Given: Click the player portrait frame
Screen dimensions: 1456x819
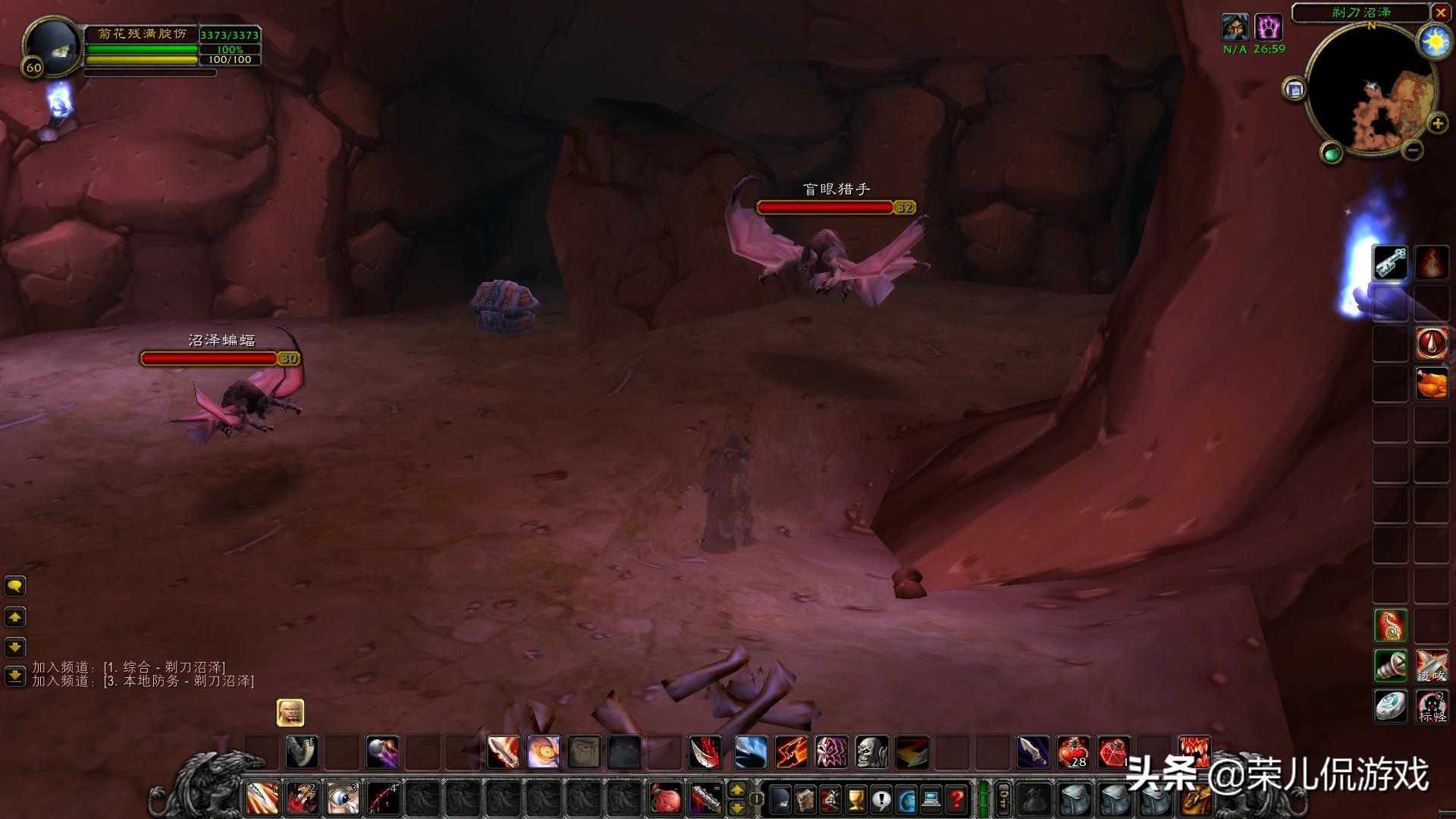Looking at the screenshot, I should click(52, 45).
